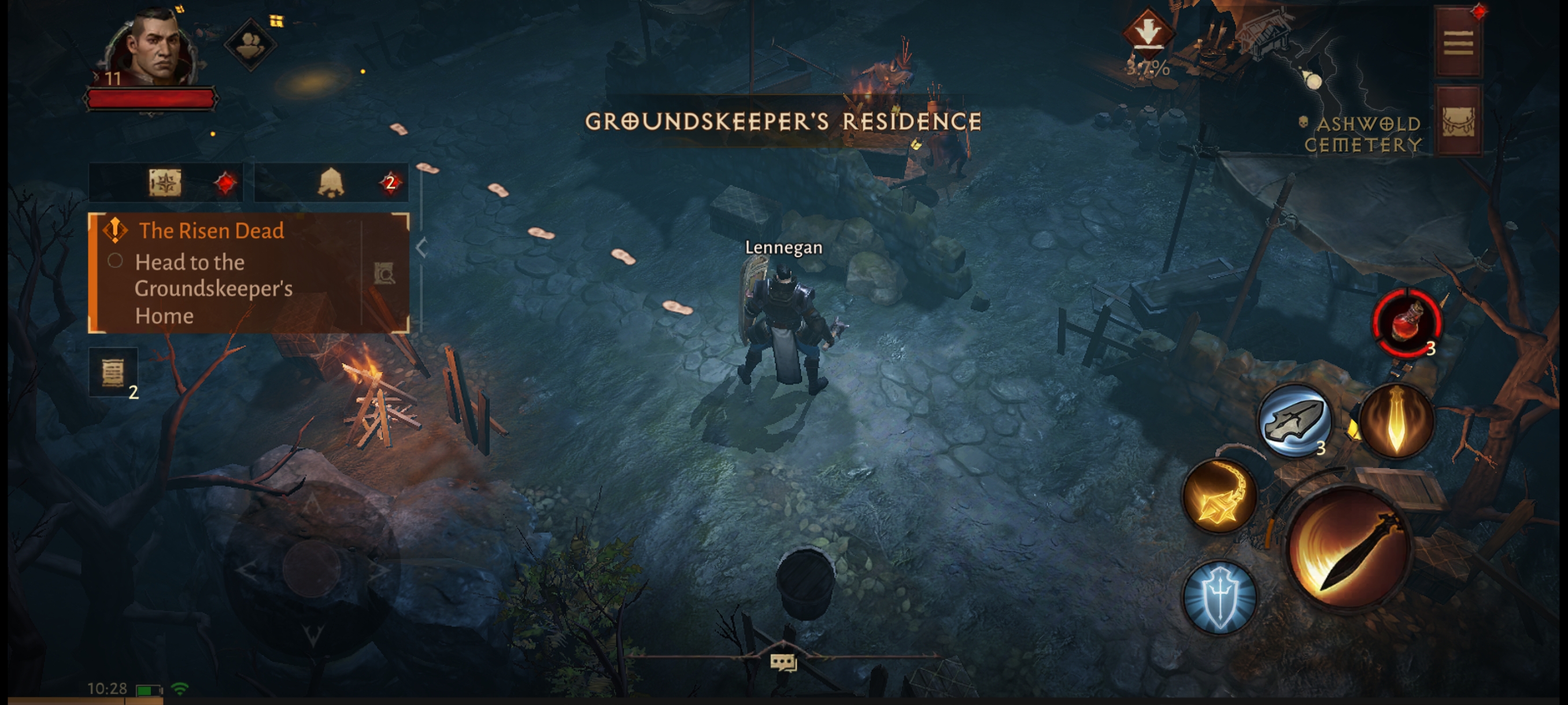Open the character portrait menu
The image size is (1568, 705).
(152, 49)
